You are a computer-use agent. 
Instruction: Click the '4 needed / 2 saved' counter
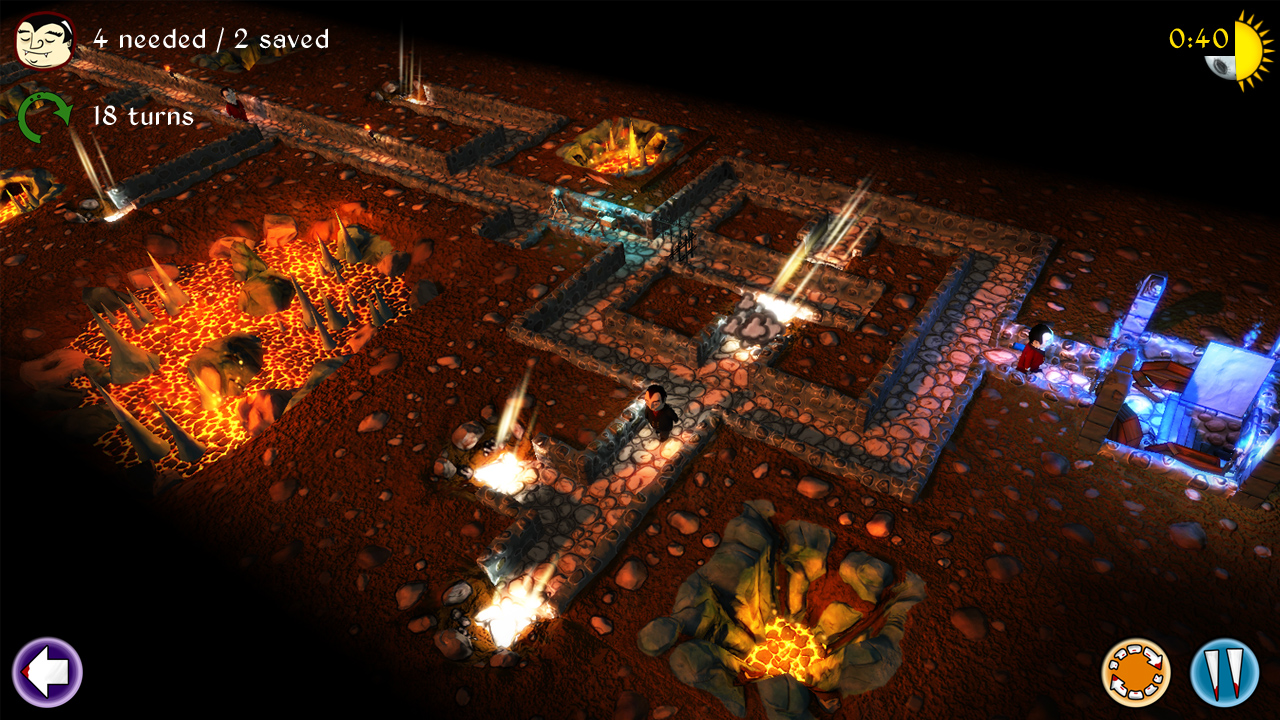point(210,40)
